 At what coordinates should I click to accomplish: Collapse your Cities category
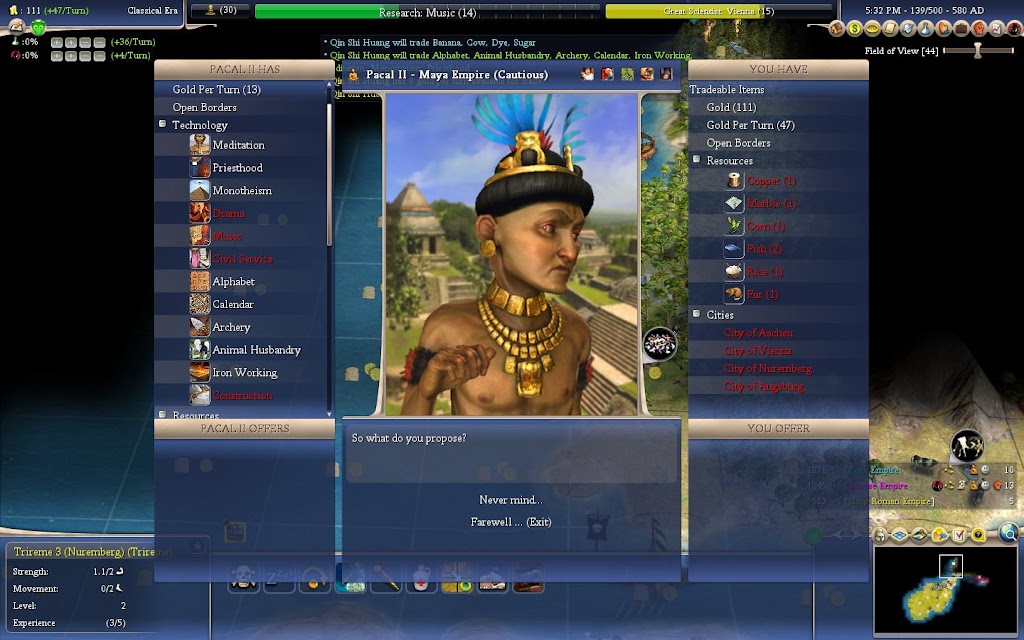(696, 315)
